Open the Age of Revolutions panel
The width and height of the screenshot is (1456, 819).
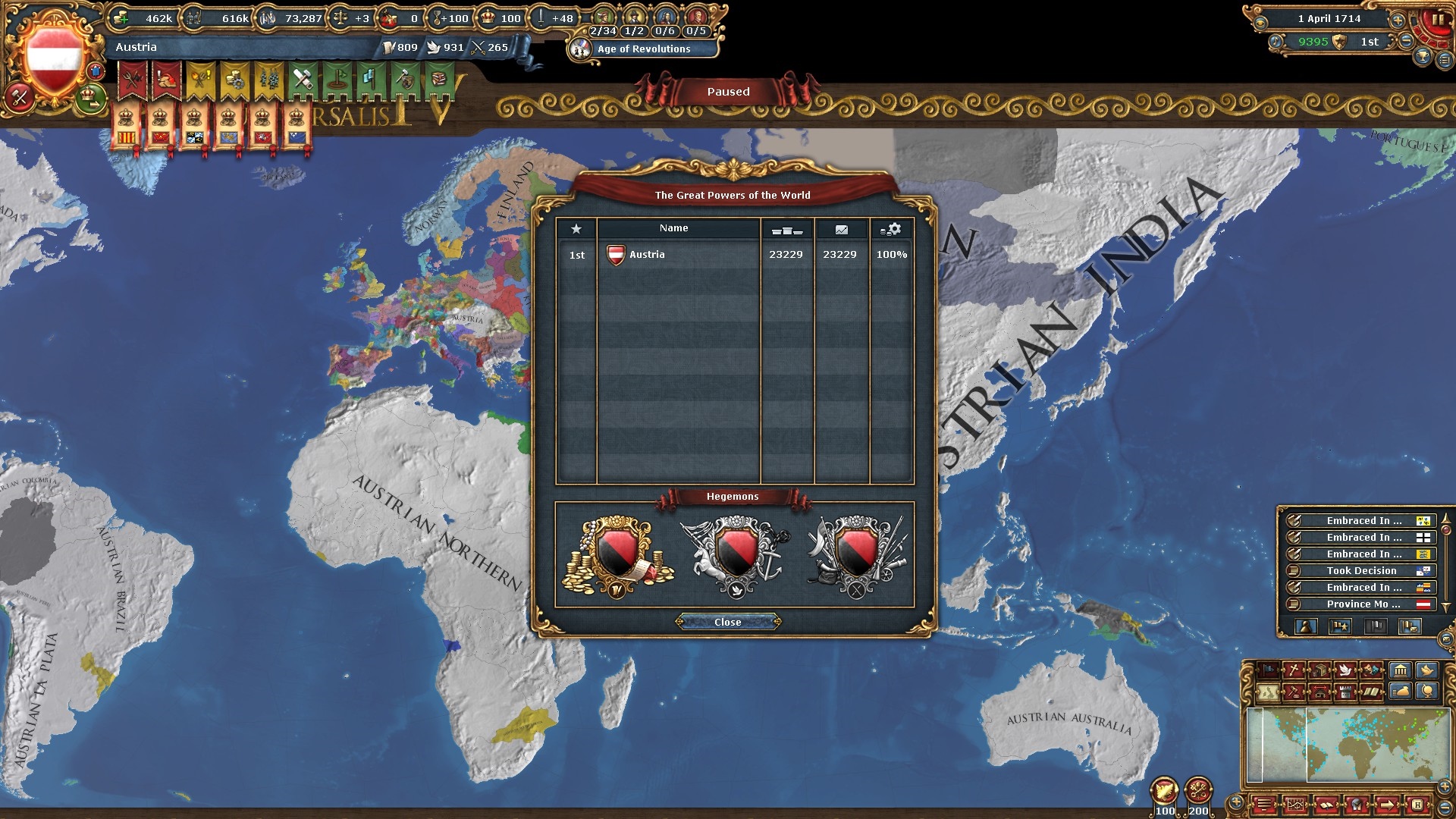pos(643,49)
